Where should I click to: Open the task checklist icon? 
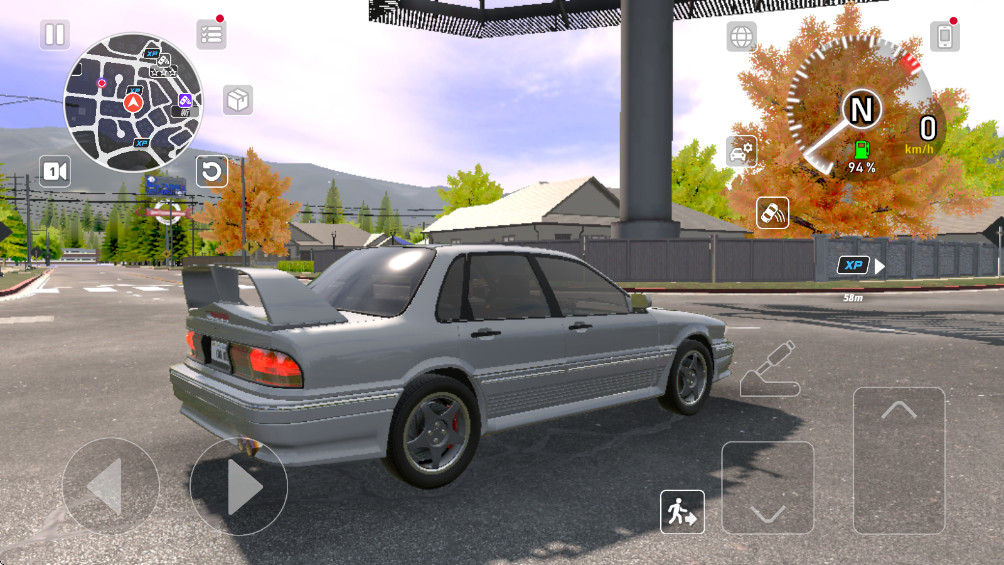point(211,34)
